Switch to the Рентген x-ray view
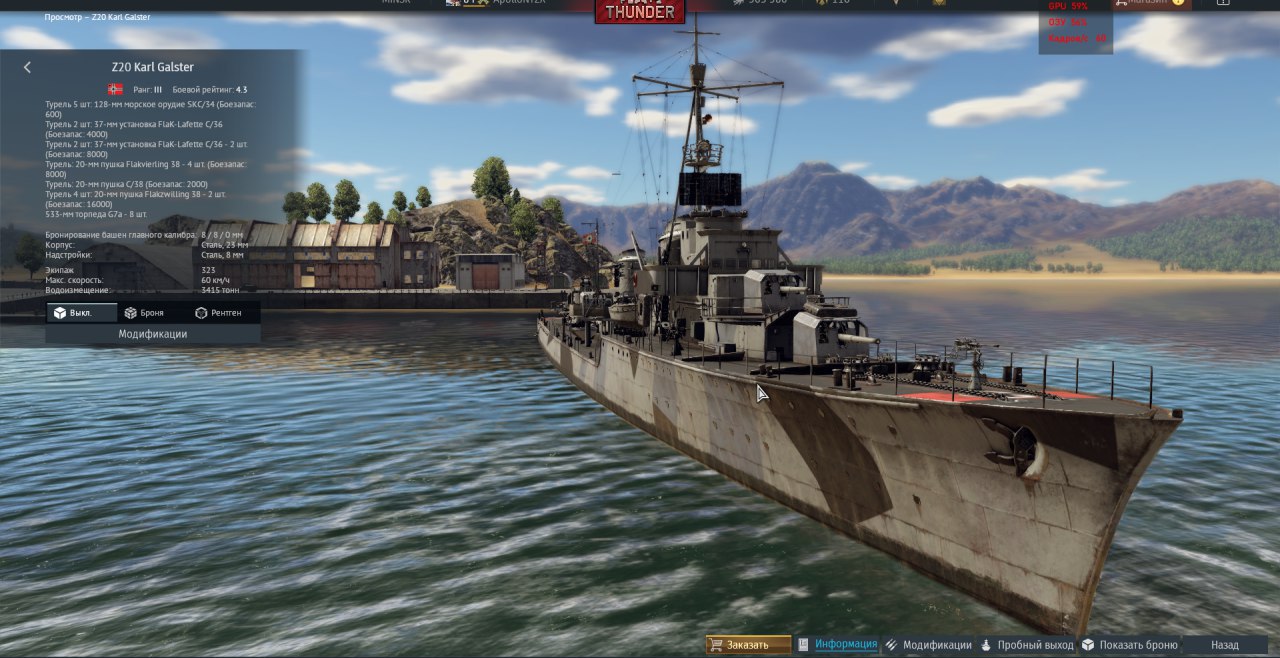 [x=218, y=313]
